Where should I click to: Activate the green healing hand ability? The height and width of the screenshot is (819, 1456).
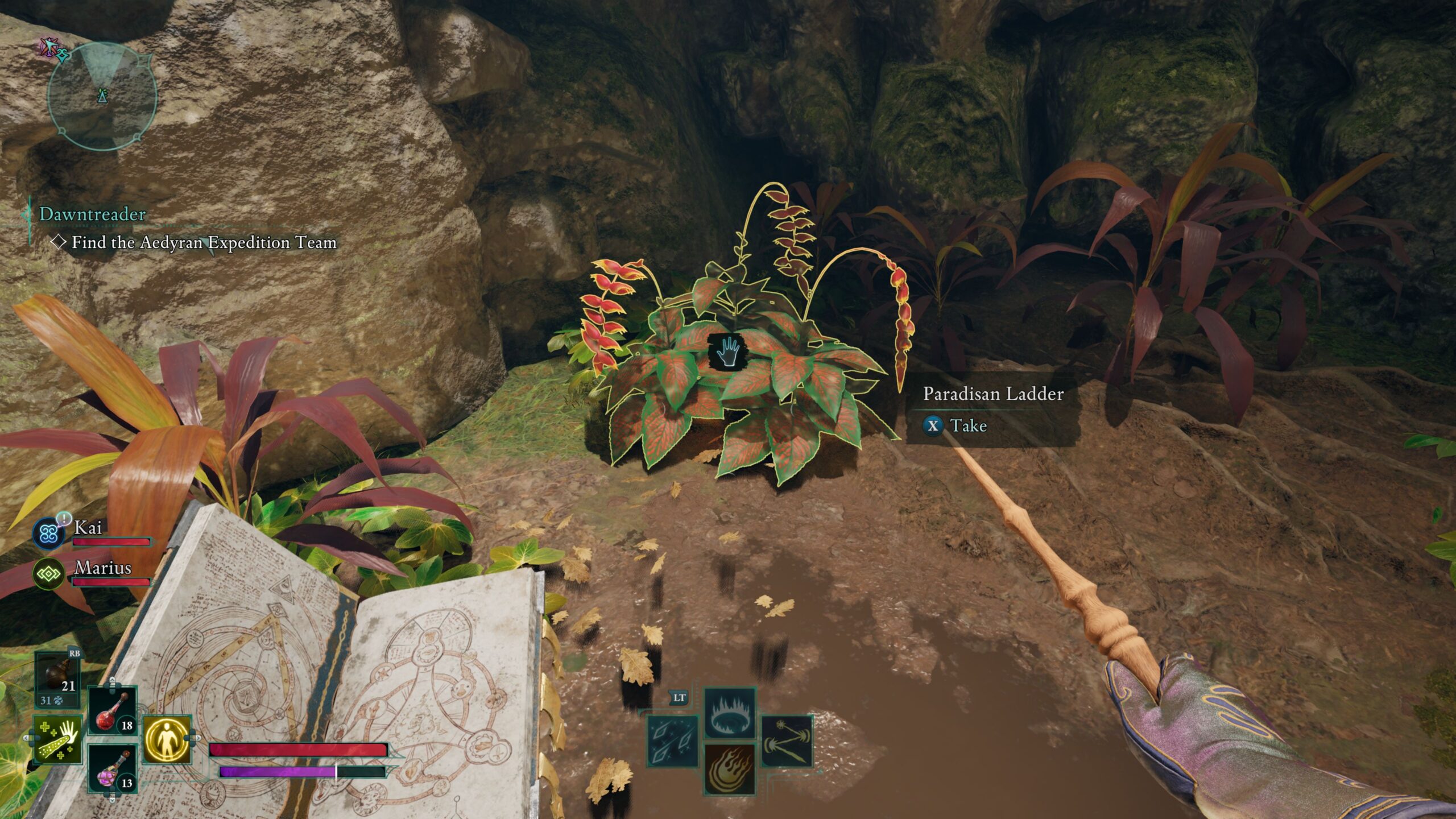point(57,740)
